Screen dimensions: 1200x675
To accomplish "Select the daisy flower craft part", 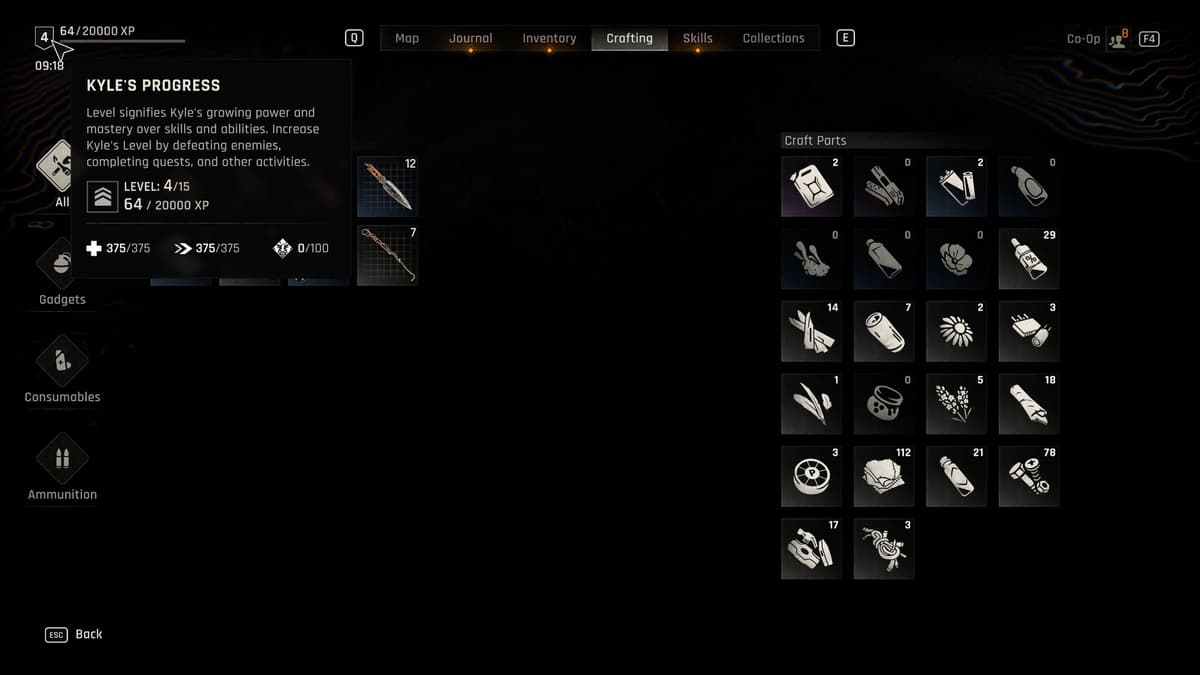I will 956,331.
